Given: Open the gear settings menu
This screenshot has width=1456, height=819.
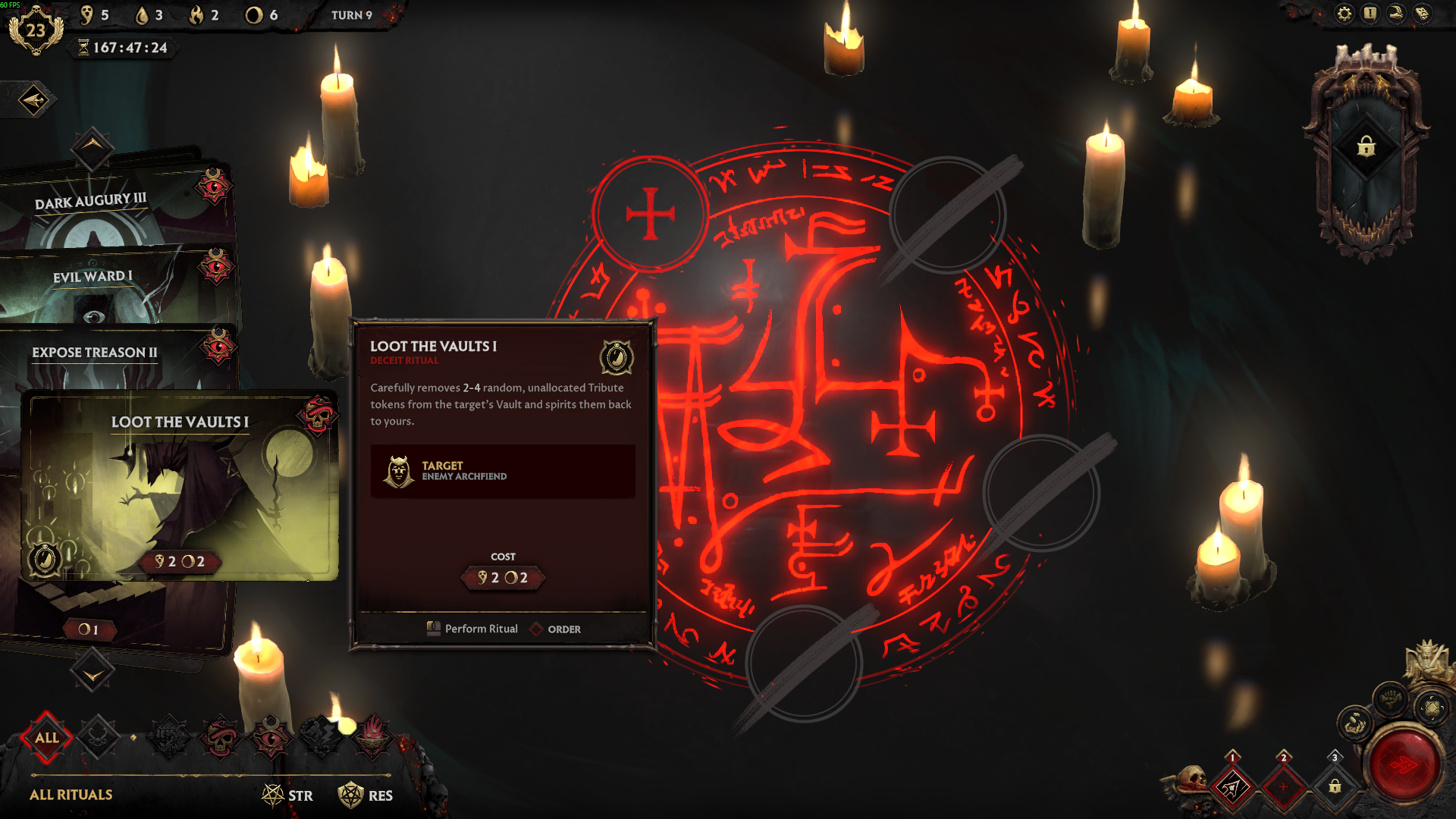Looking at the screenshot, I should 1344,14.
